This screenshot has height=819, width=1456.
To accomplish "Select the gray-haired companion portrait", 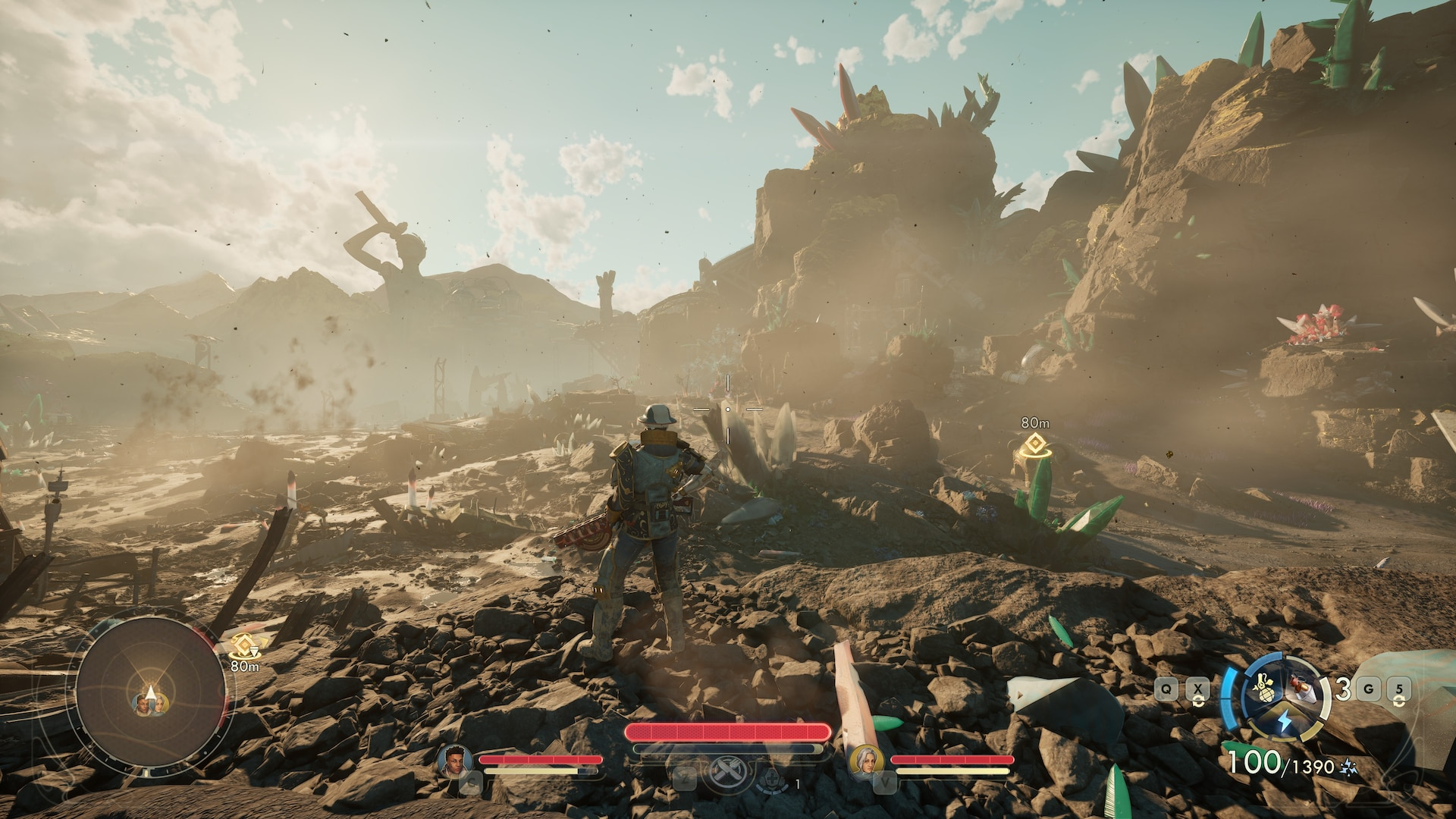I will (866, 761).
